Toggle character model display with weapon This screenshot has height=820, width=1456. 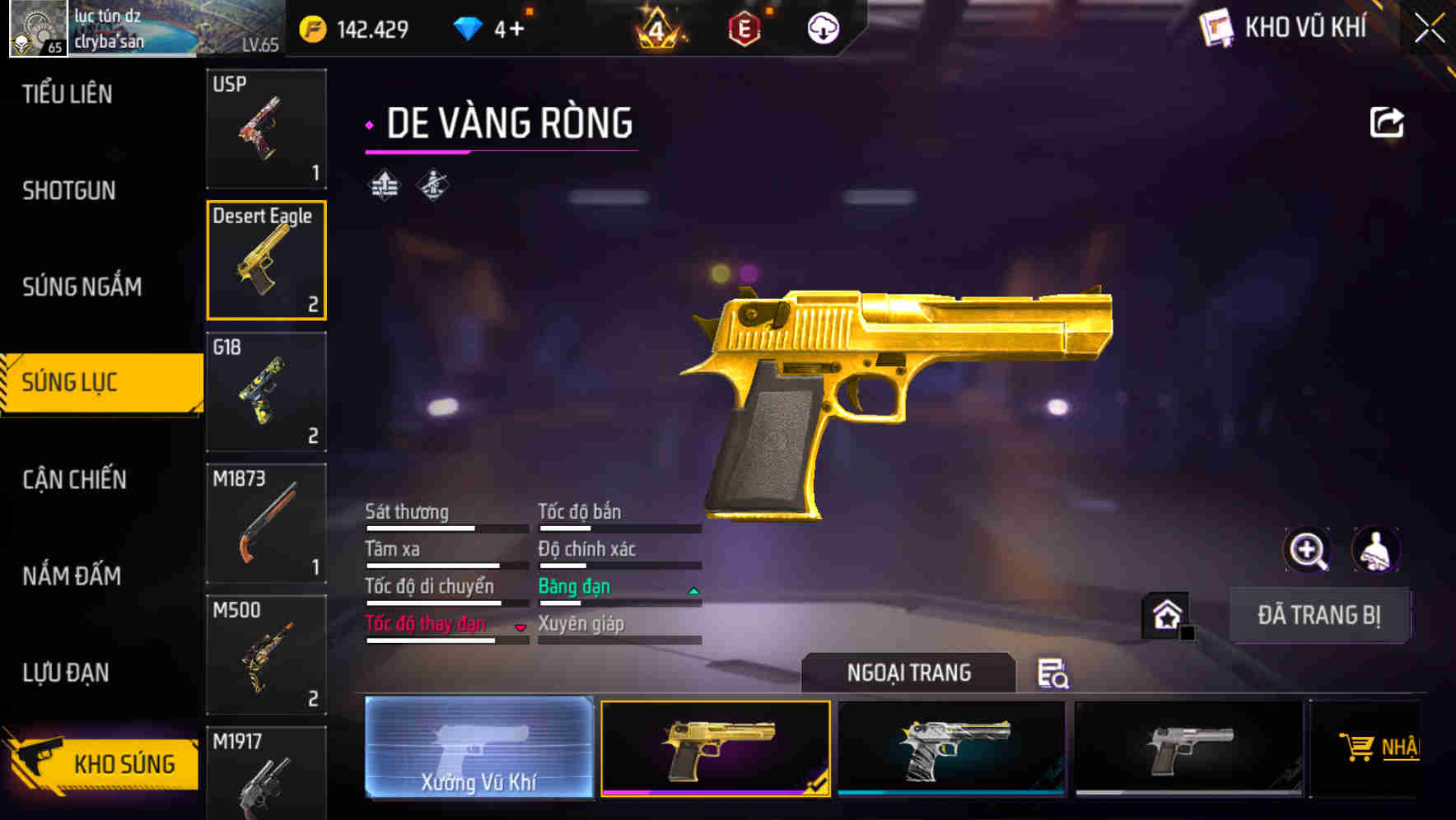(x=1377, y=550)
